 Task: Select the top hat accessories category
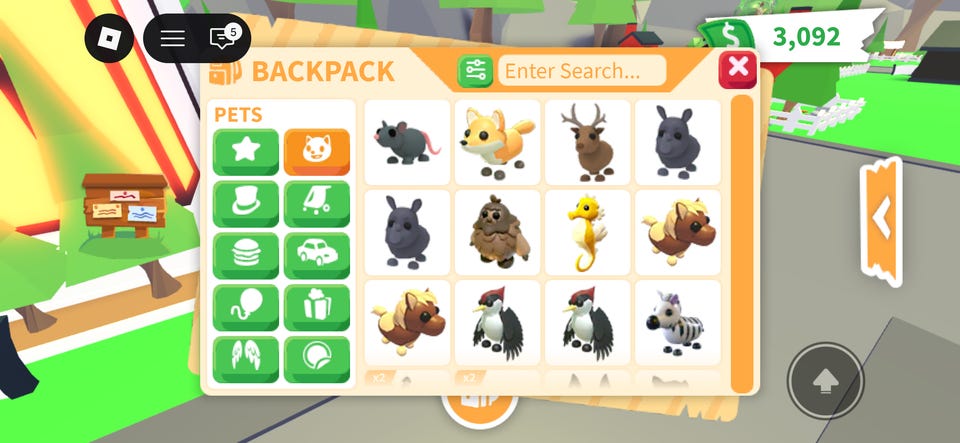click(246, 204)
